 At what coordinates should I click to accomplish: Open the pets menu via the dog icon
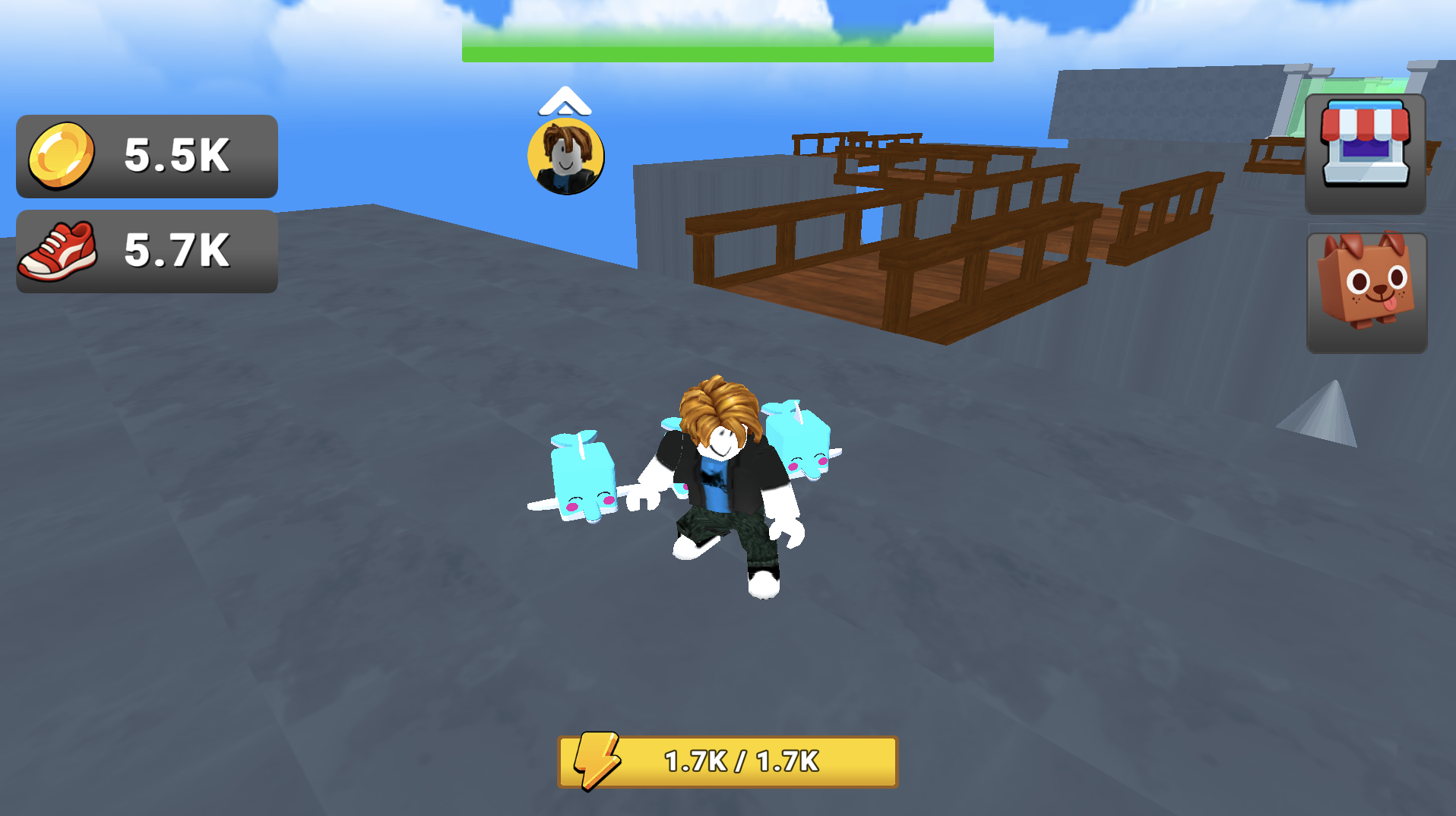pyautogui.click(x=1364, y=294)
